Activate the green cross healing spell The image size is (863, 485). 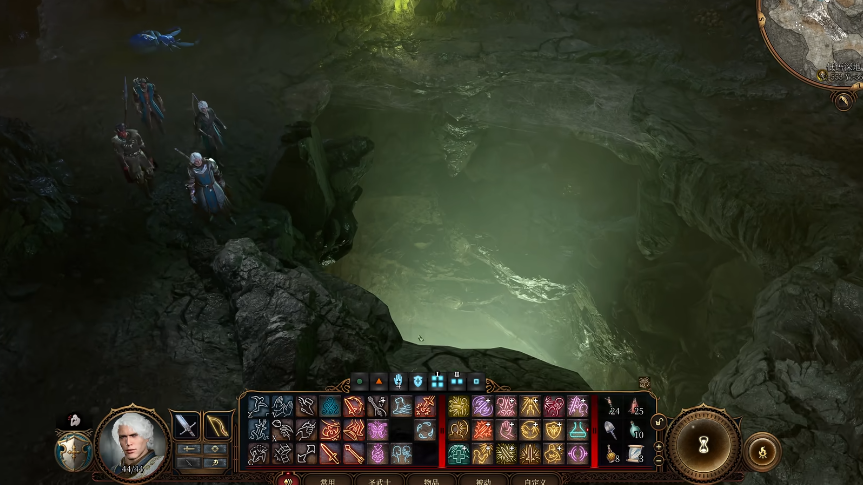click(459, 454)
